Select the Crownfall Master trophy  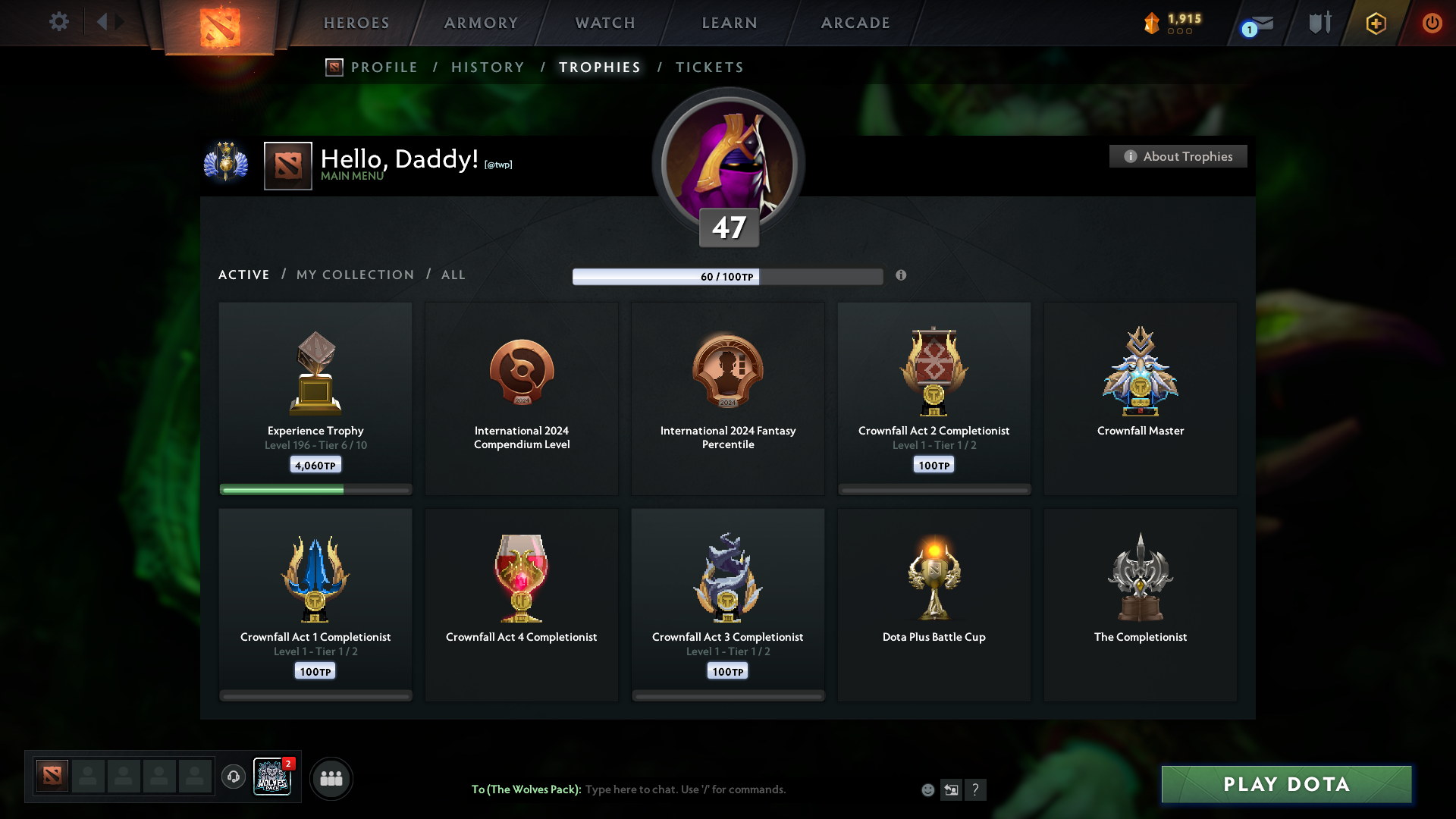click(x=1141, y=398)
